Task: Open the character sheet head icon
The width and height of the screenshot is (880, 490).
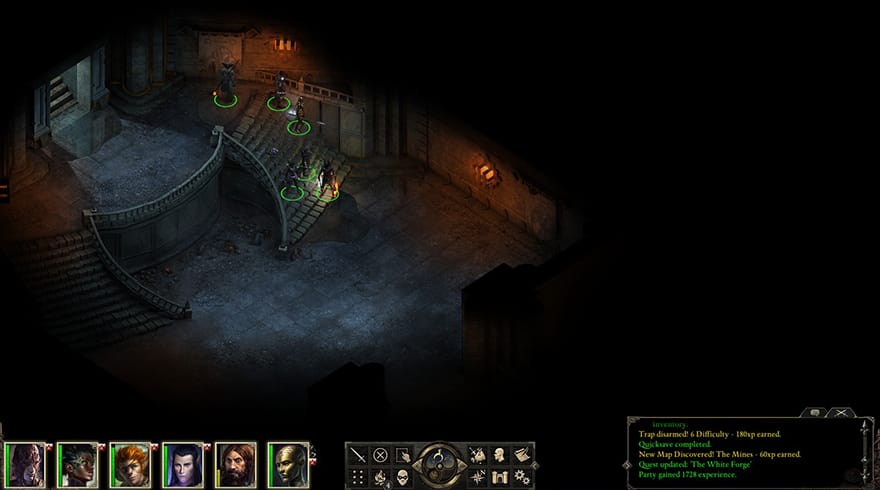Action: pyautogui.click(x=498, y=454)
